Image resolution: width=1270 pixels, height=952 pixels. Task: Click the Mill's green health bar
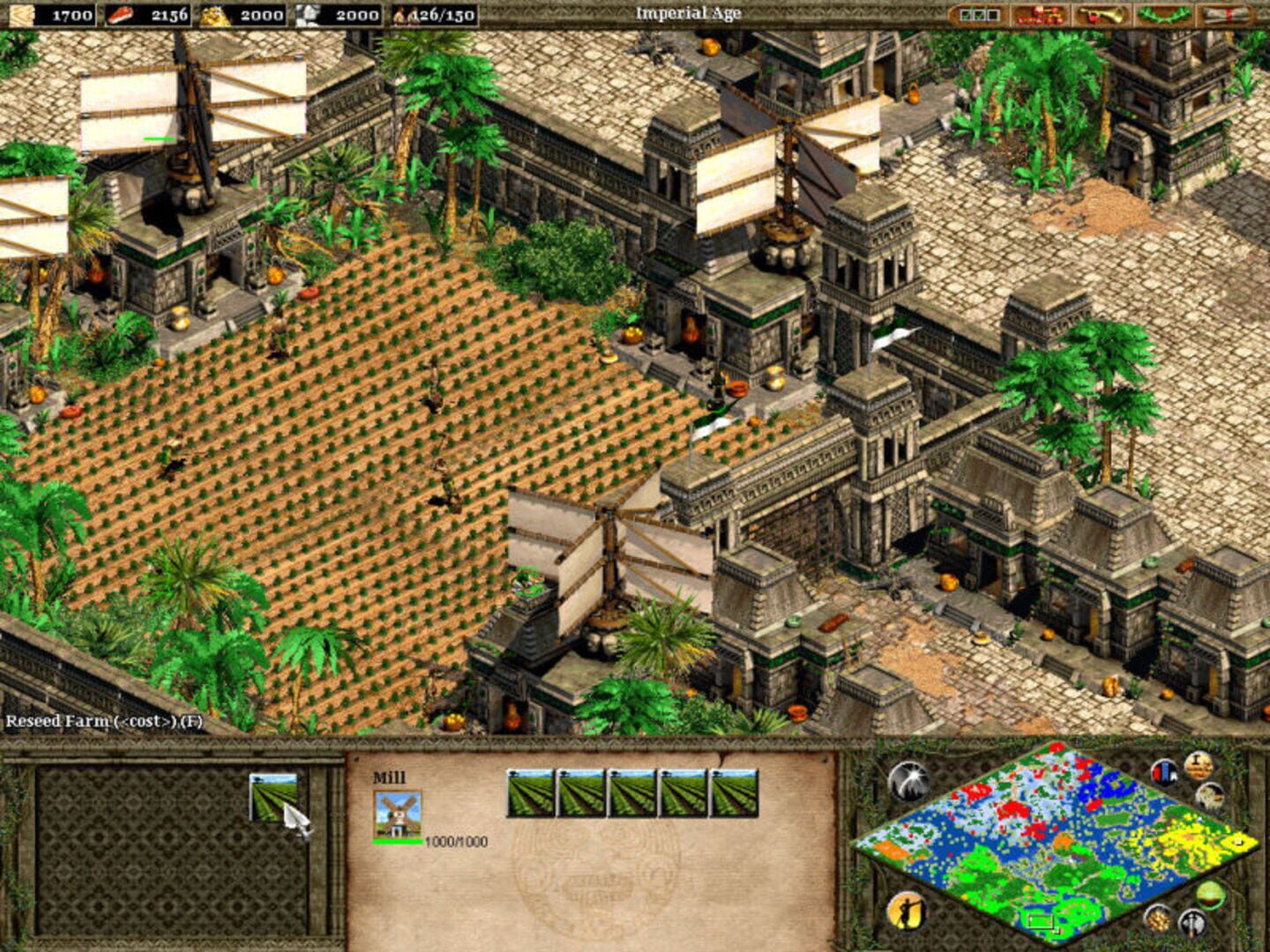pos(397,841)
